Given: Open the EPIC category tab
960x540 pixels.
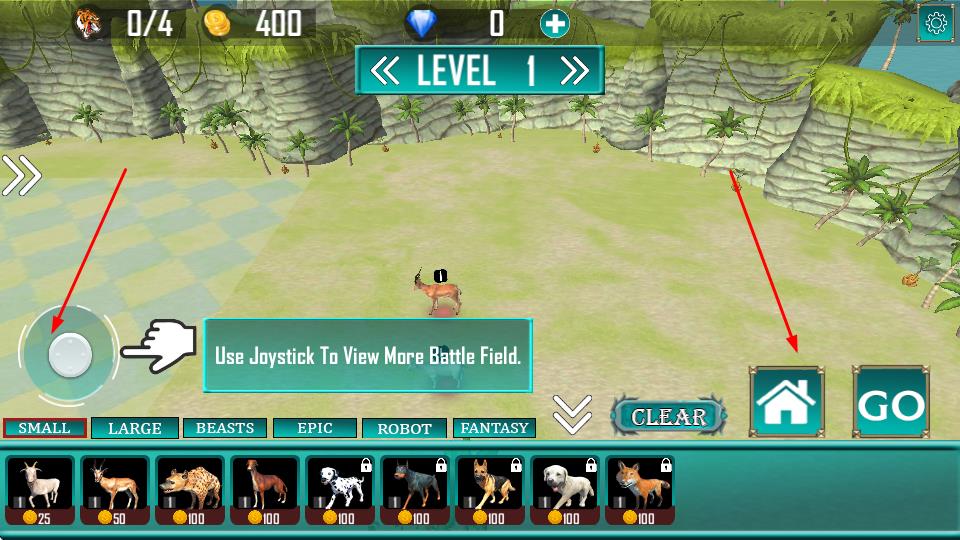Looking at the screenshot, I should pos(315,428).
